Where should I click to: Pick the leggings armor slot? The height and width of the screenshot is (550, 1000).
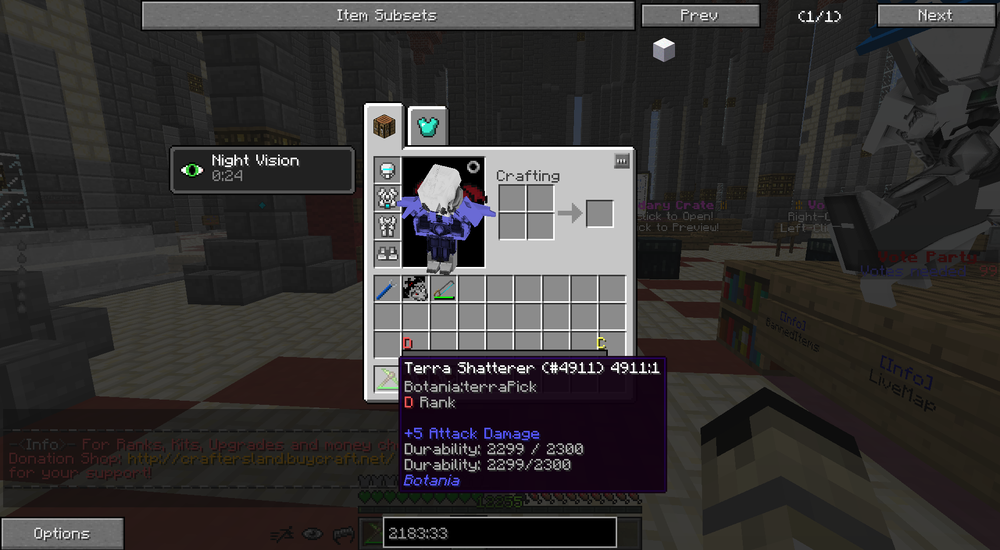click(x=387, y=227)
